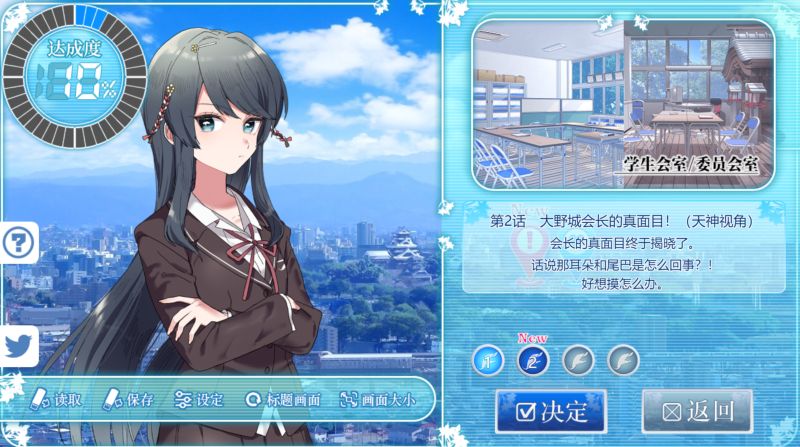This screenshot has width=800, height=447.
Task: Open the 保存 save menu
Action: [x=129, y=400]
